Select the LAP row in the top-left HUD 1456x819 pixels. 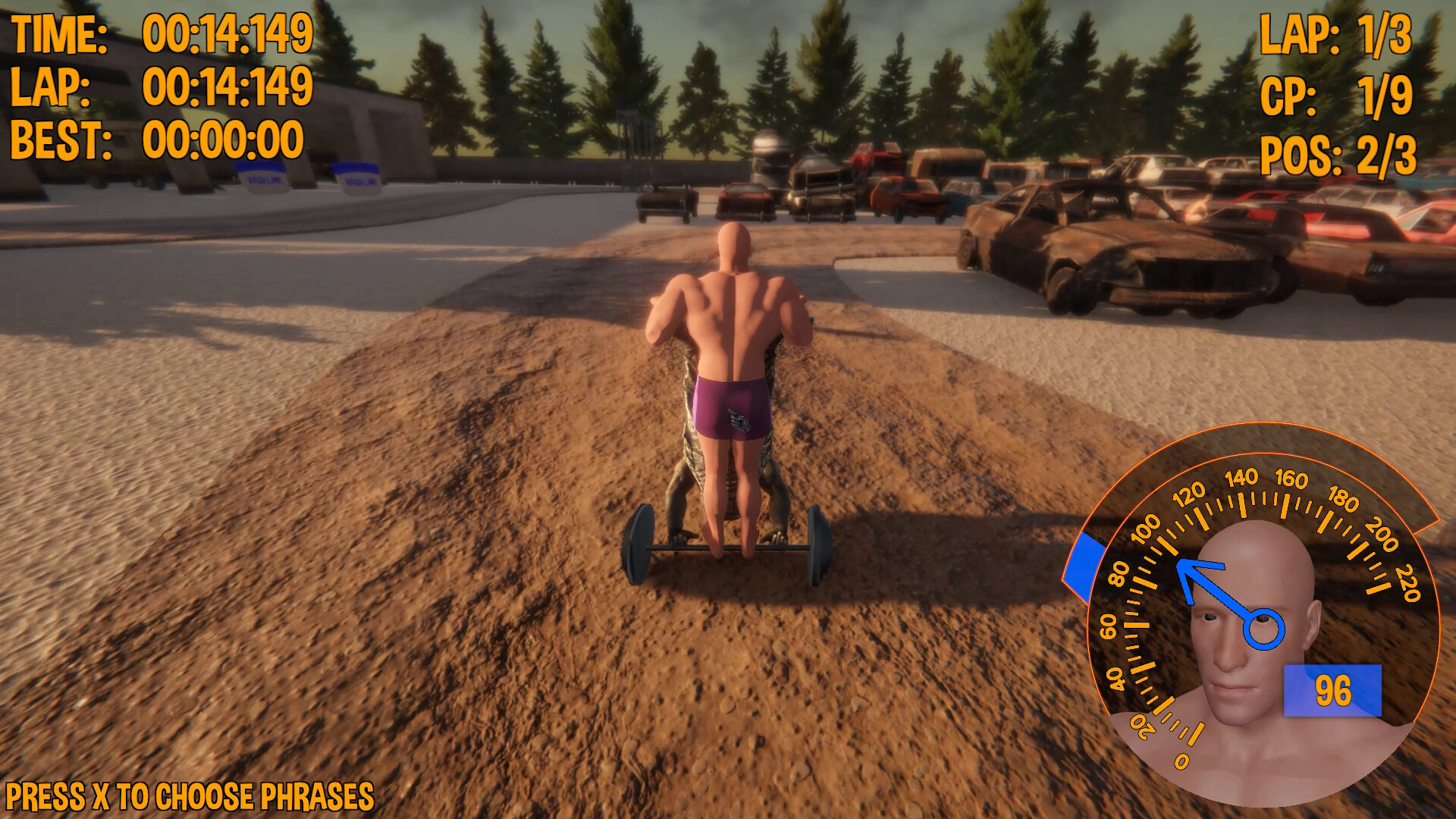(159, 85)
